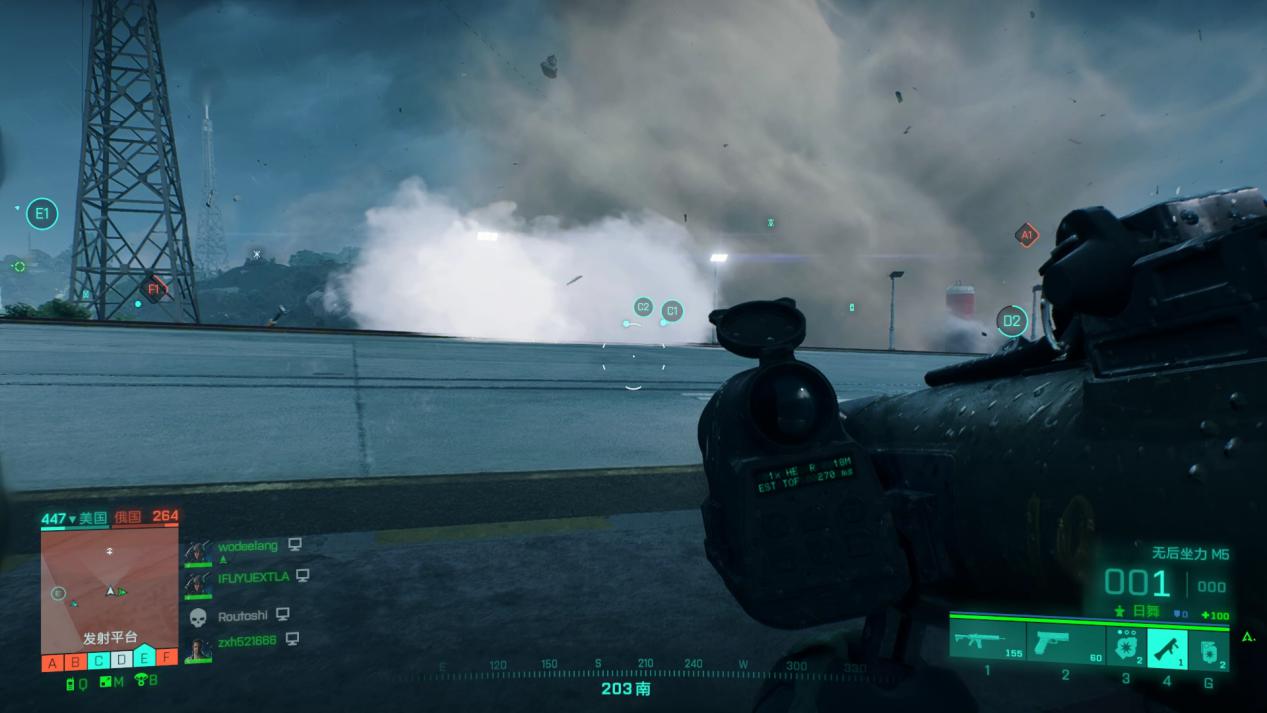1267x713 pixels.
Task: Select objective A on the capture bar
Action: [53, 661]
